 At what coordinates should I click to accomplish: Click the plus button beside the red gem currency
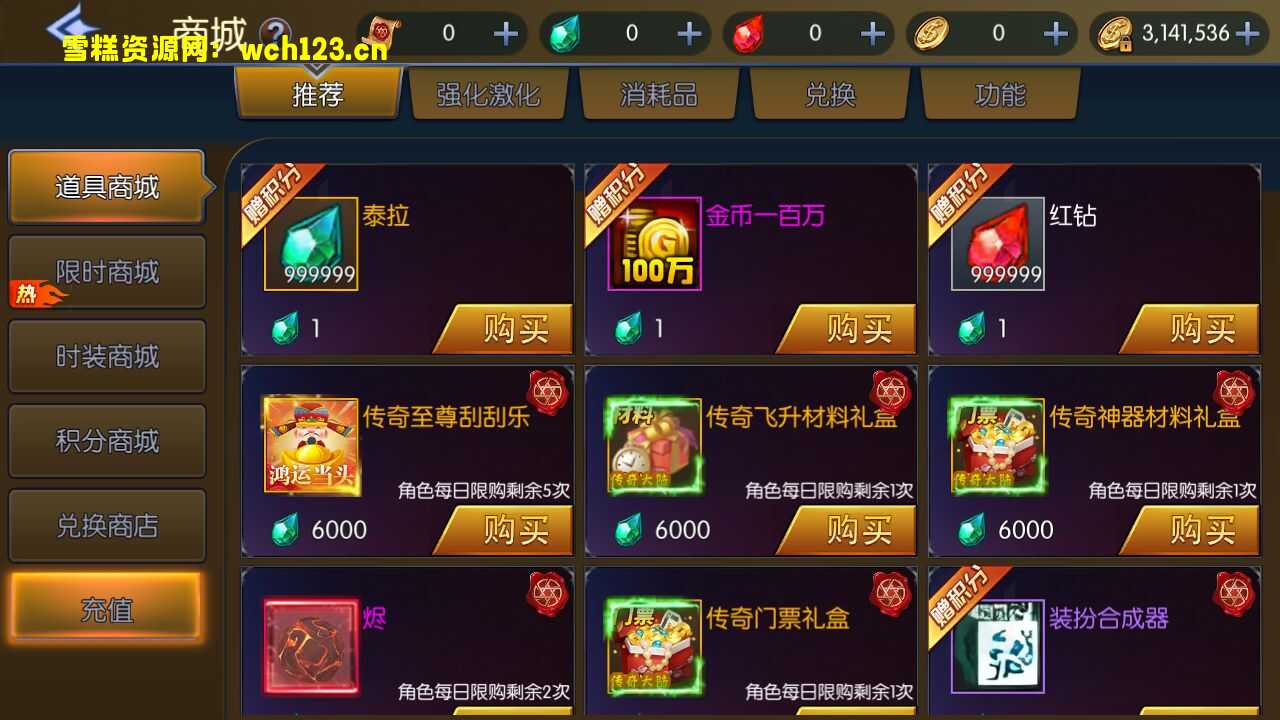pos(871,33)
